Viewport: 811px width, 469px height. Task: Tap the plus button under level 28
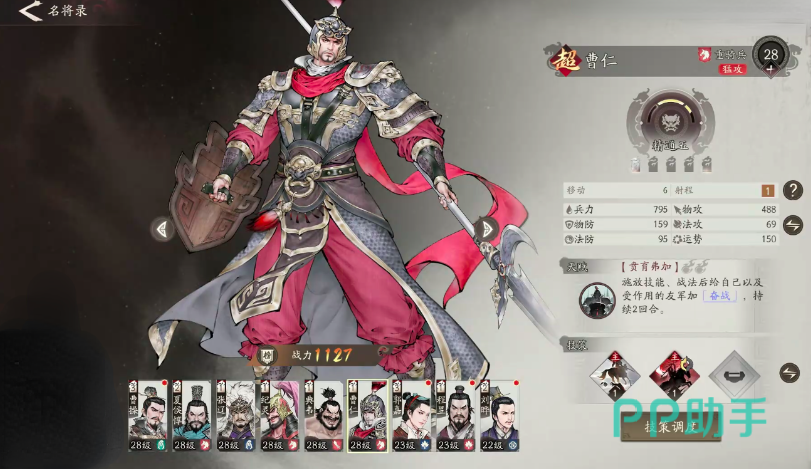769,71
